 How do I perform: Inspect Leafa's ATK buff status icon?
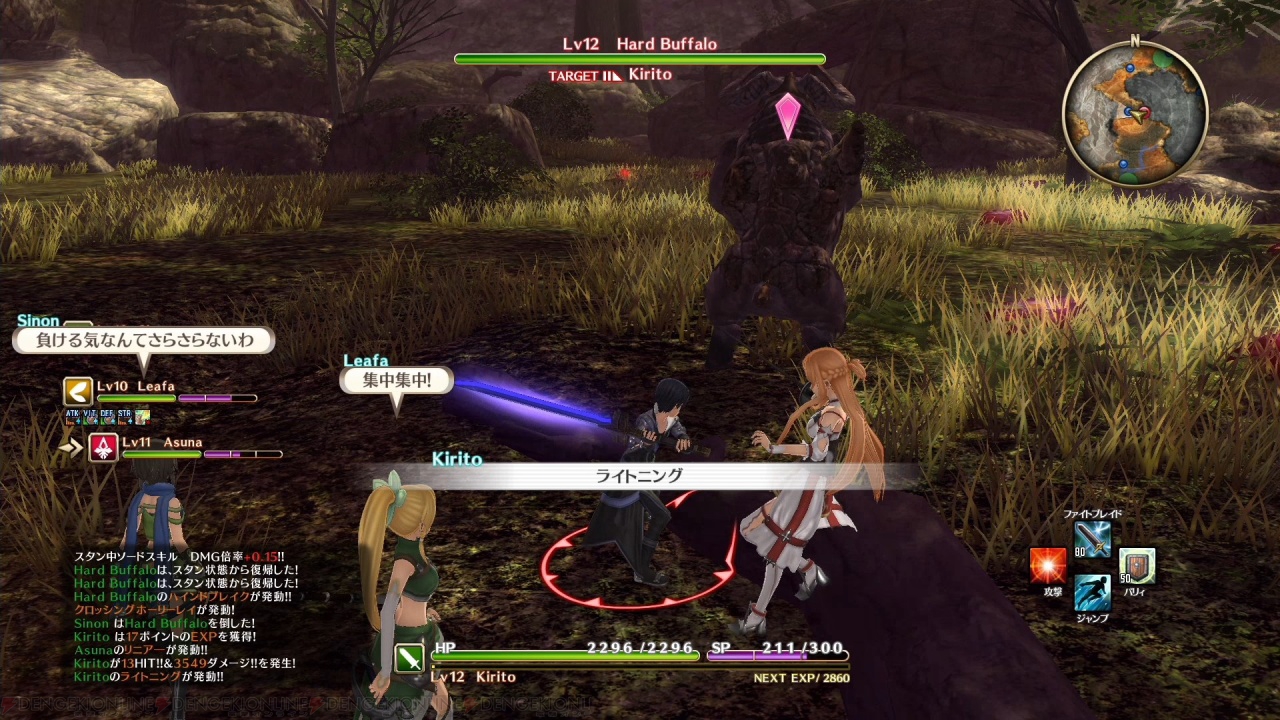[x=73, y=415]
